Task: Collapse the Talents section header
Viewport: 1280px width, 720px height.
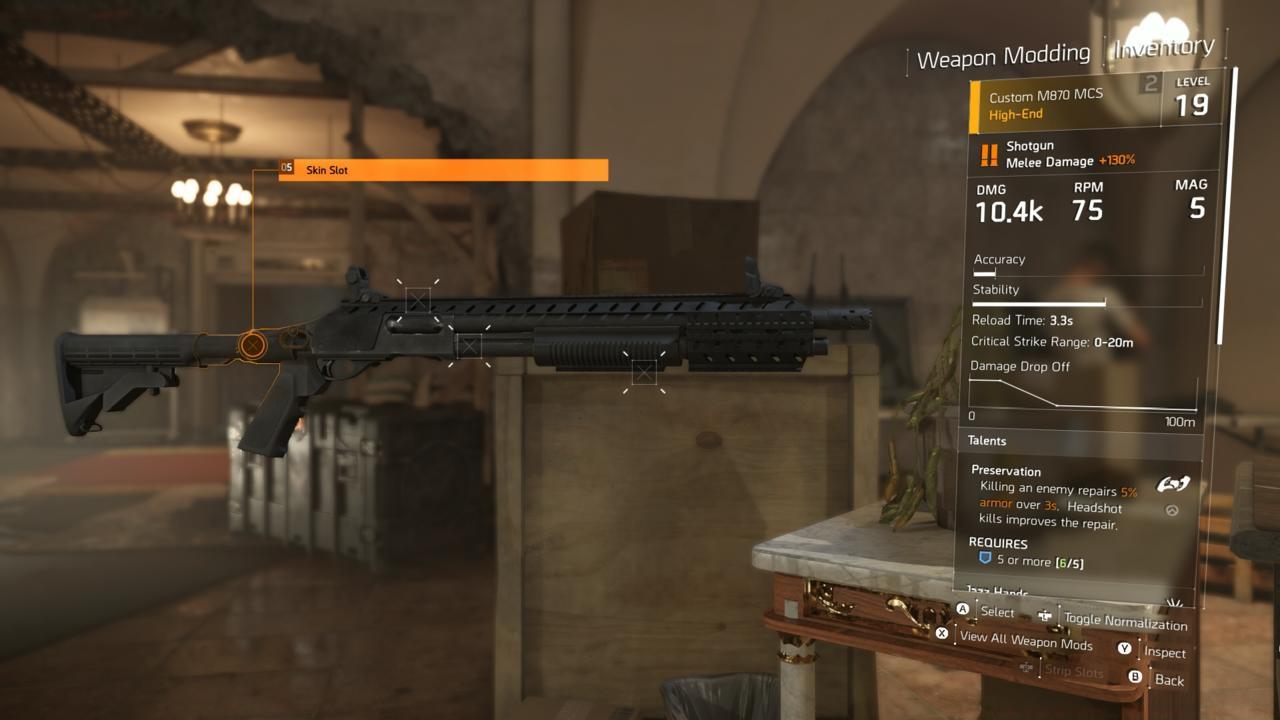Action: pyautogui.click(x=987, y=440)
